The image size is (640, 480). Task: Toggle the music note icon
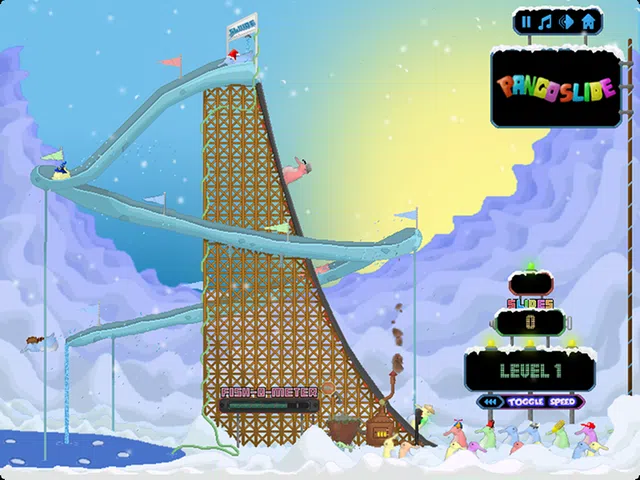tap(546, 22)
